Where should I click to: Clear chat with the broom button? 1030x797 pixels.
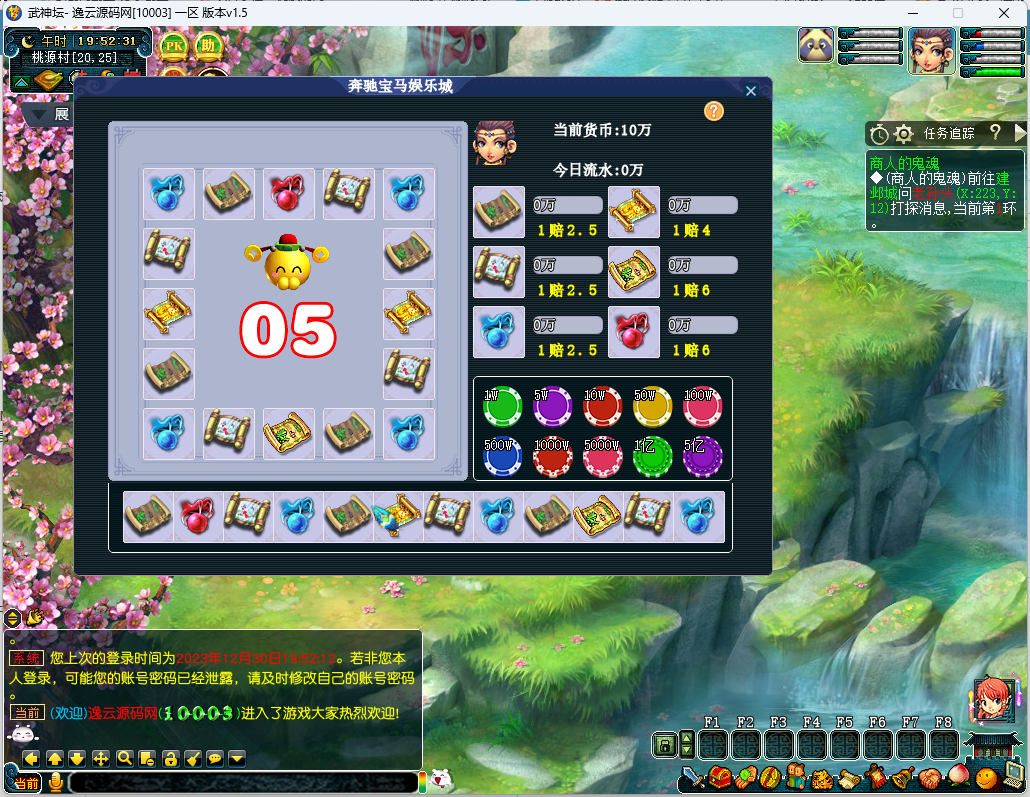tap(193, 758)
